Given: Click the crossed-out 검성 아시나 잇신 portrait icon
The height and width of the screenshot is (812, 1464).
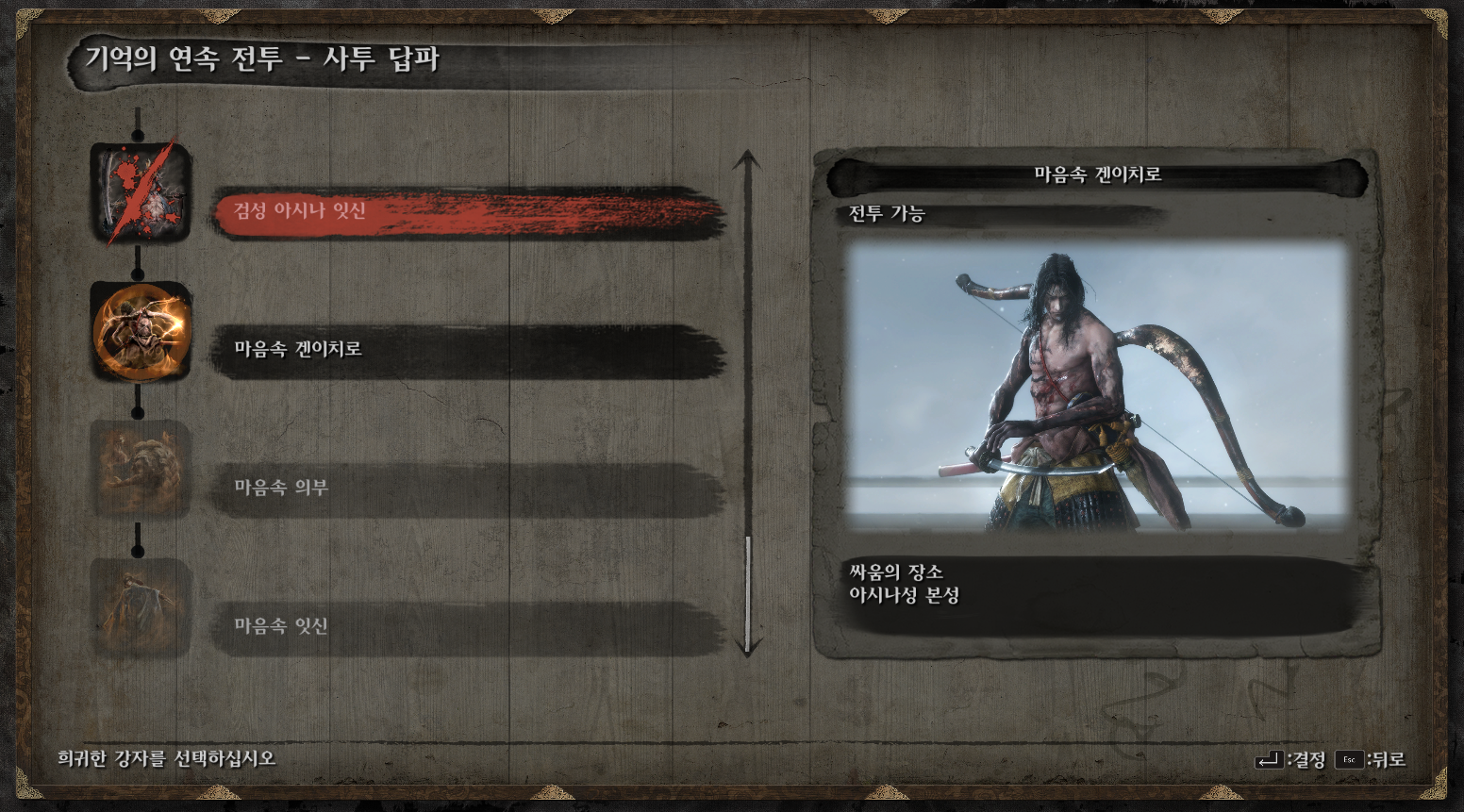Looking at the screenshot, I should (x=141, y=193).
